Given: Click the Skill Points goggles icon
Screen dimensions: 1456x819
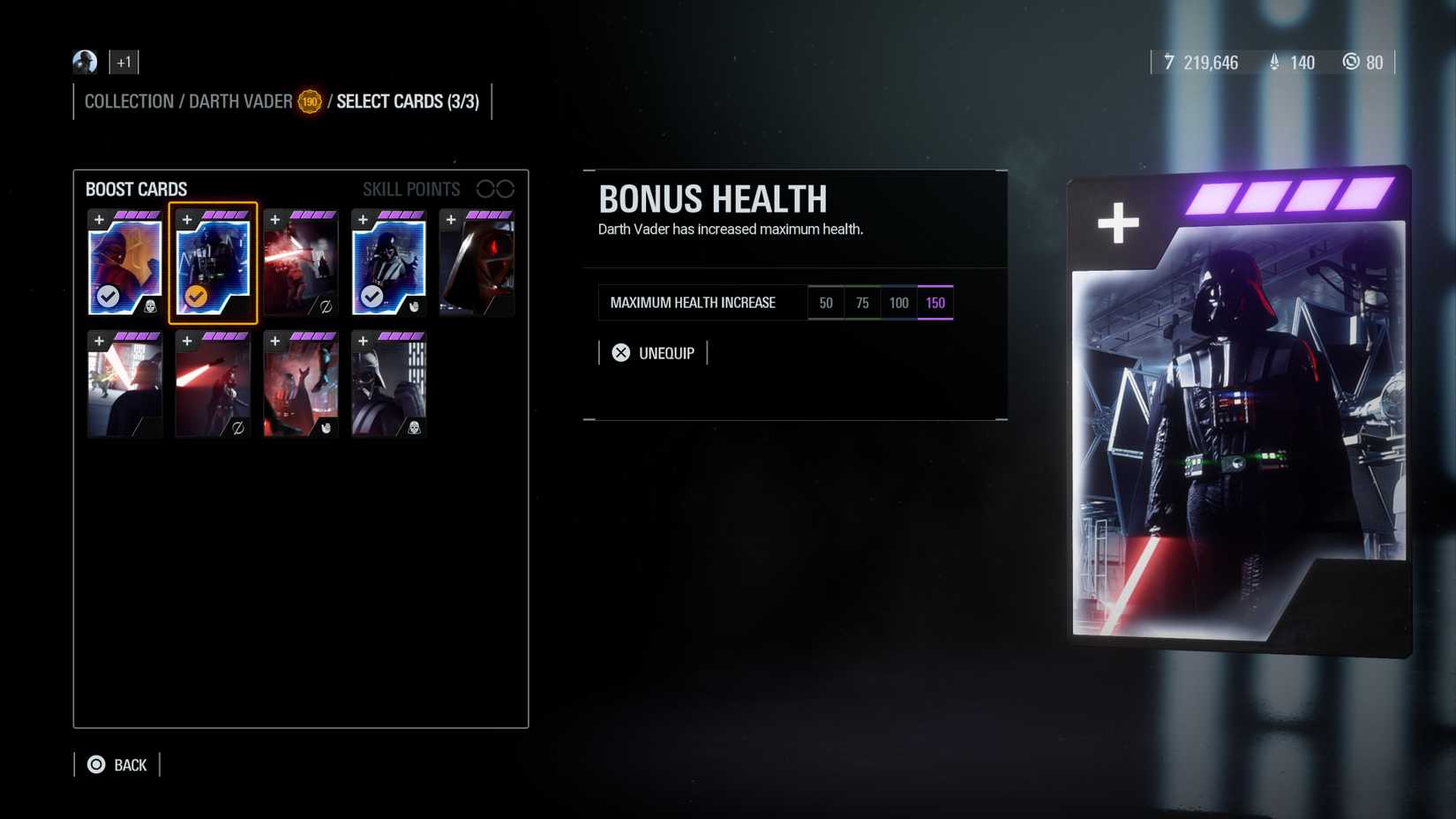Looking at the screenshot, I should [497, 188].
